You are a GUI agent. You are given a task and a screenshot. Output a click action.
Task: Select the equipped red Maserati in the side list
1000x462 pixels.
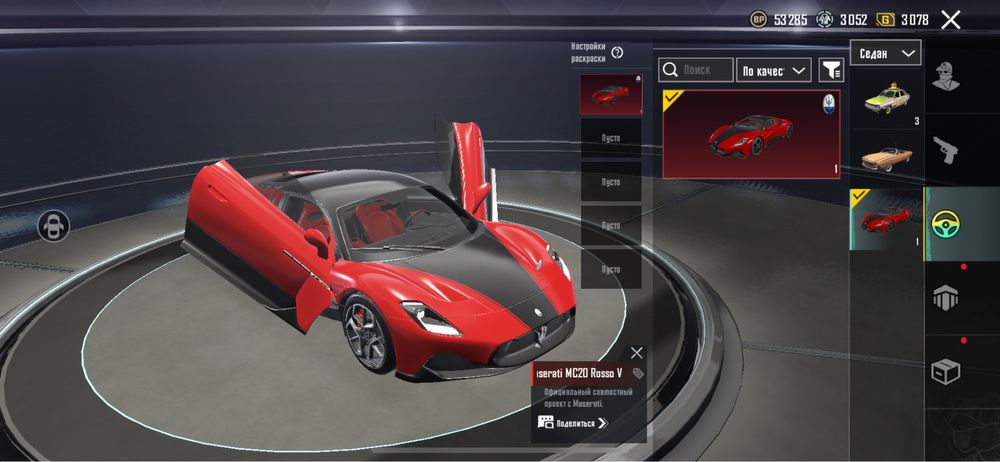coord(886,219)
